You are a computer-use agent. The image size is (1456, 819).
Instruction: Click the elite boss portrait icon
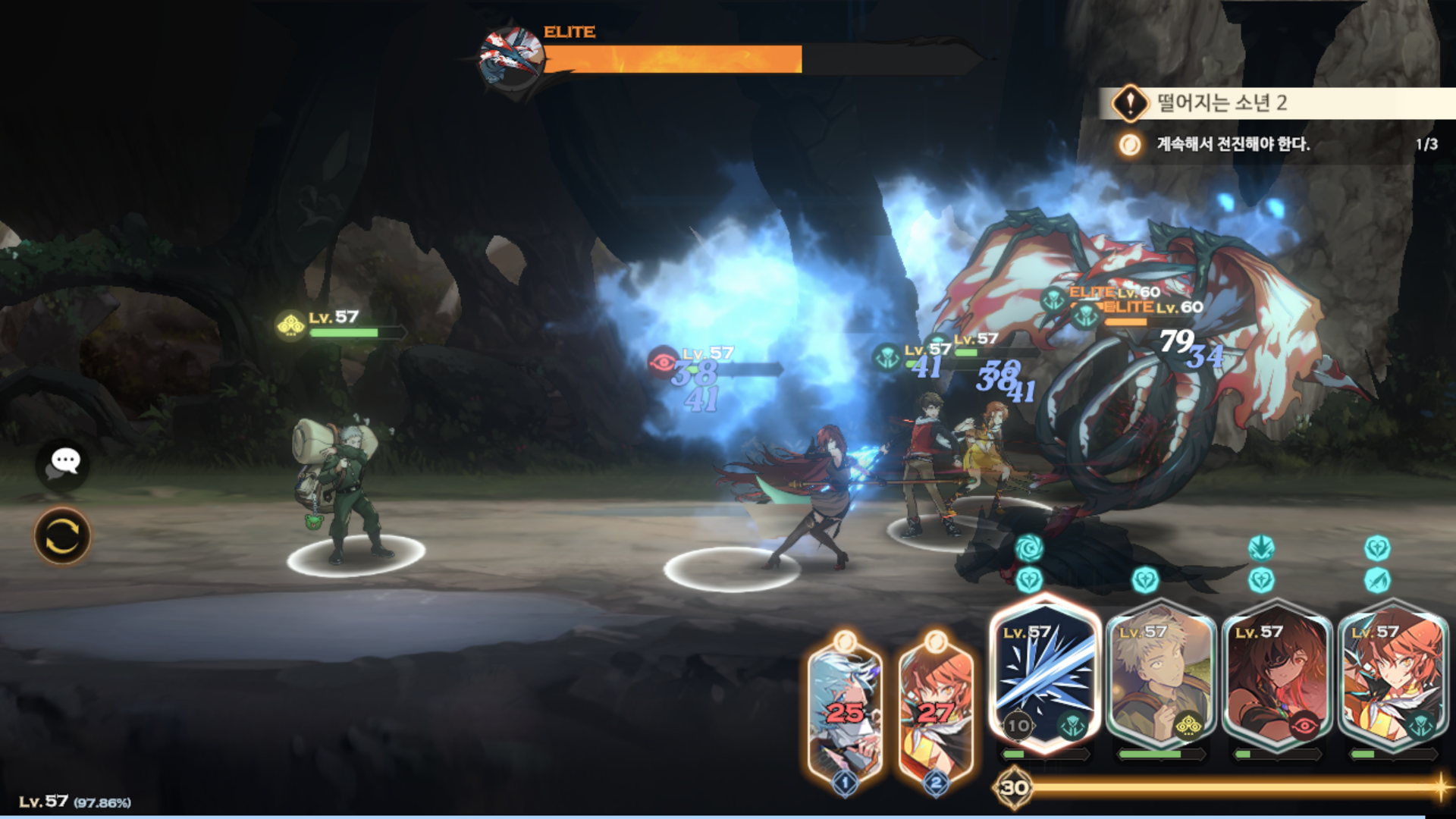[x=511, y=58]
